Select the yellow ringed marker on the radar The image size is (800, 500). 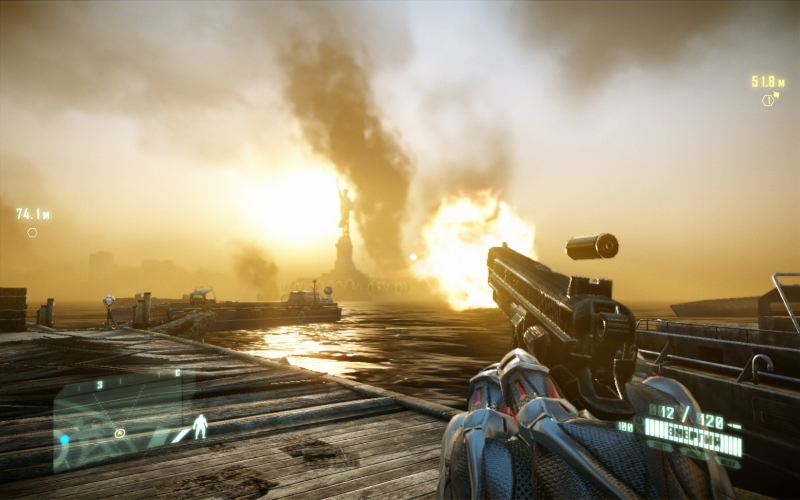[x=120, y=433]
